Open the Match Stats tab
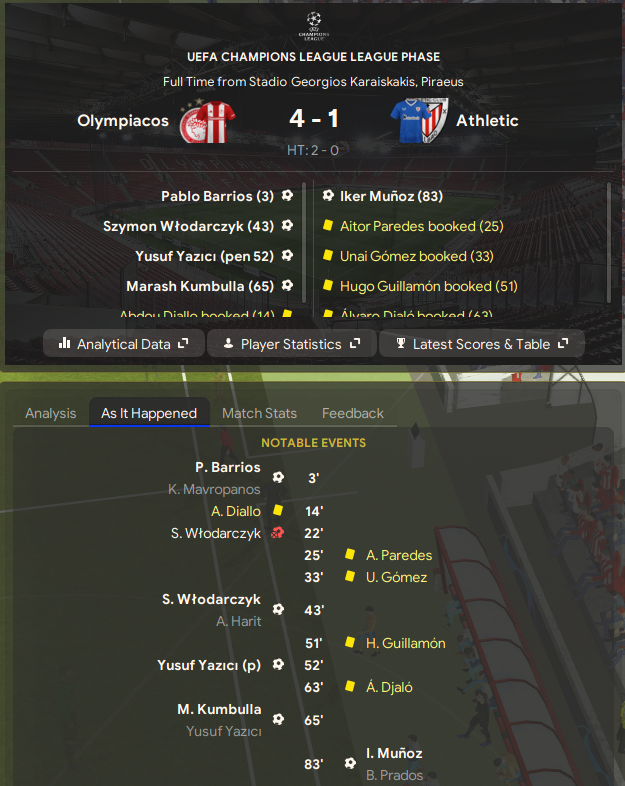Image resolution: width=625 pixels, height=786 pixels. point(259,413)
